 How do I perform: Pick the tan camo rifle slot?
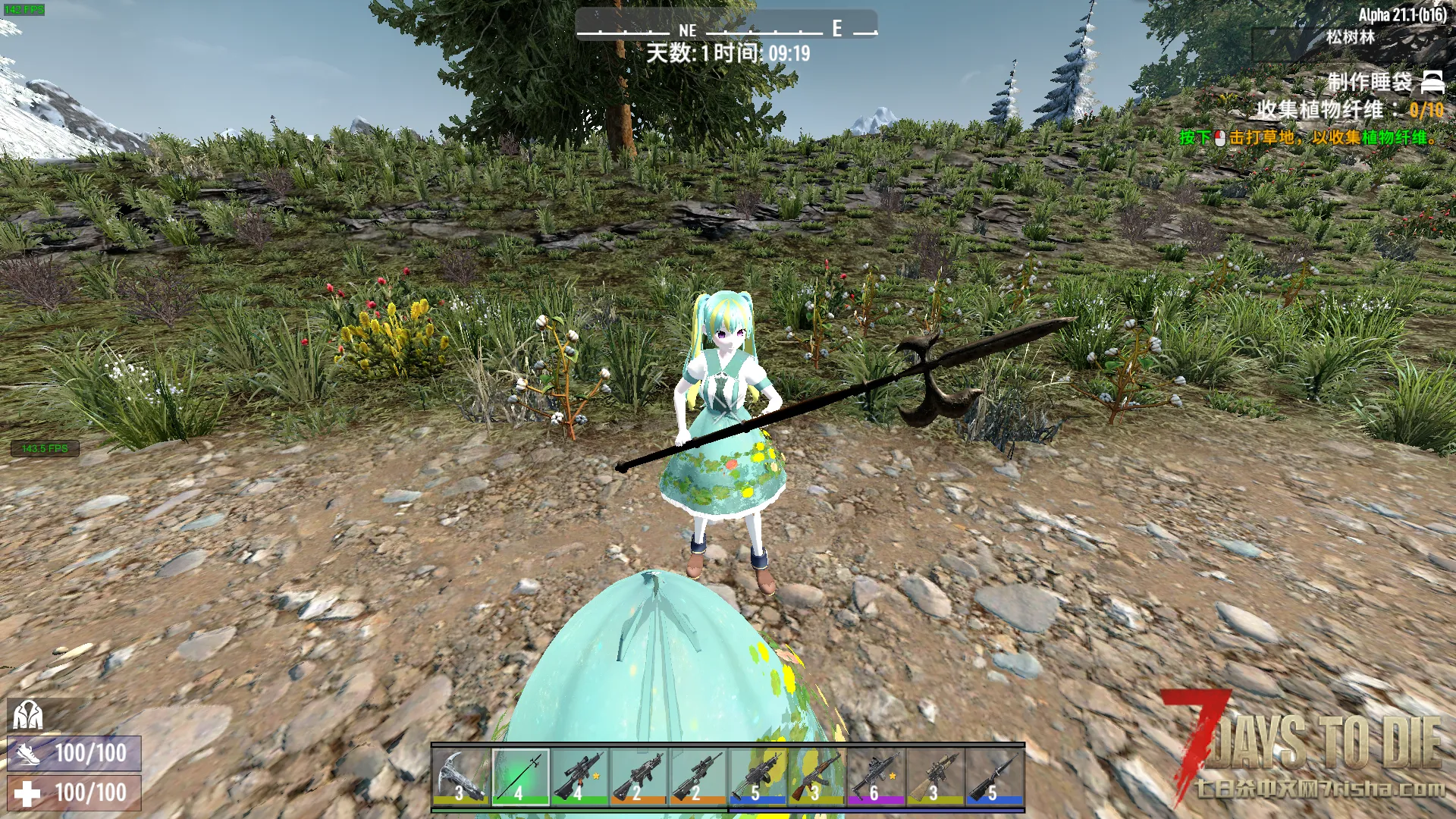(934, 777)
